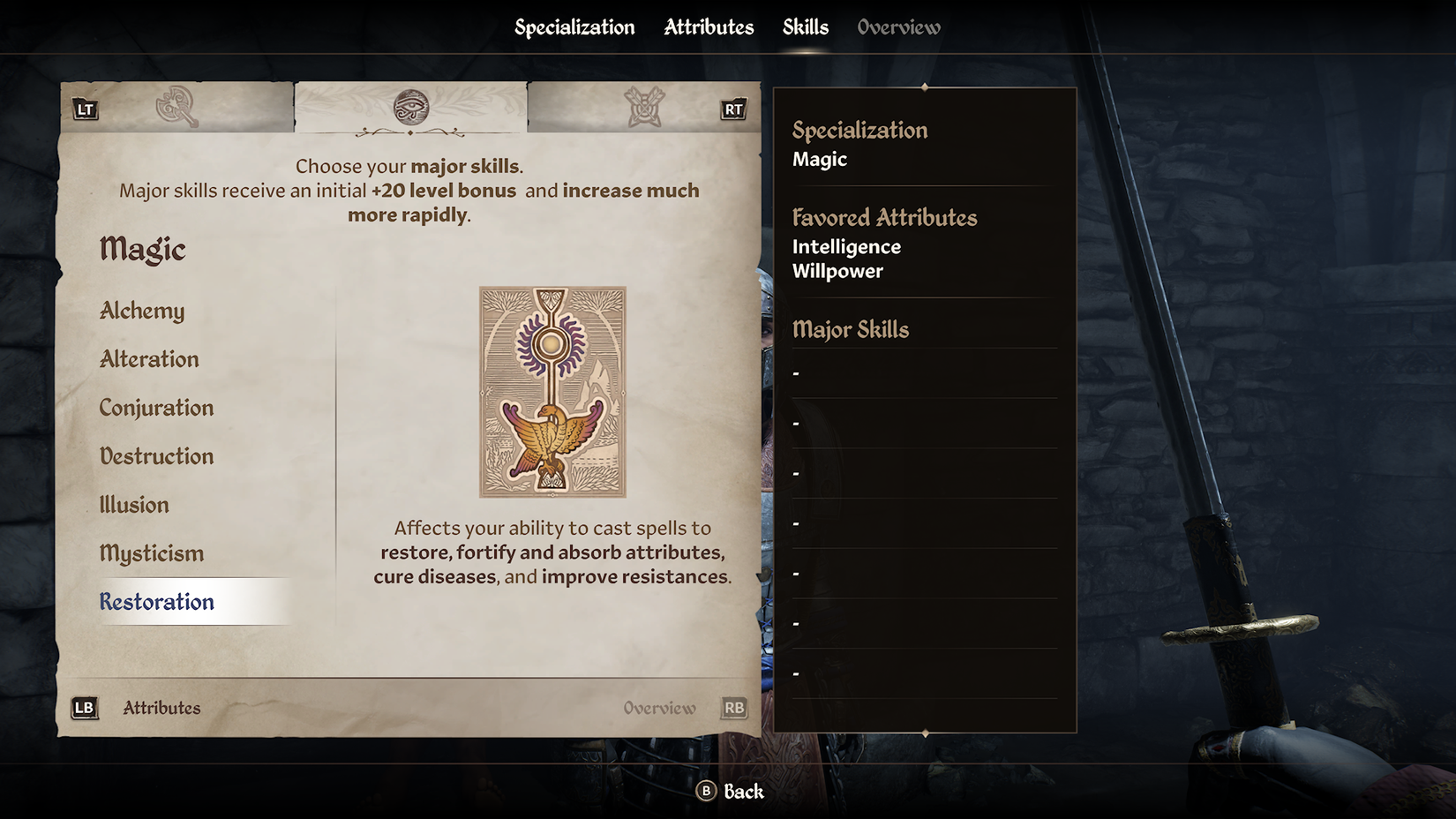Switch to the combat skills axe tab
This screenshot has height=819, width=1456.
click(176, 107)
